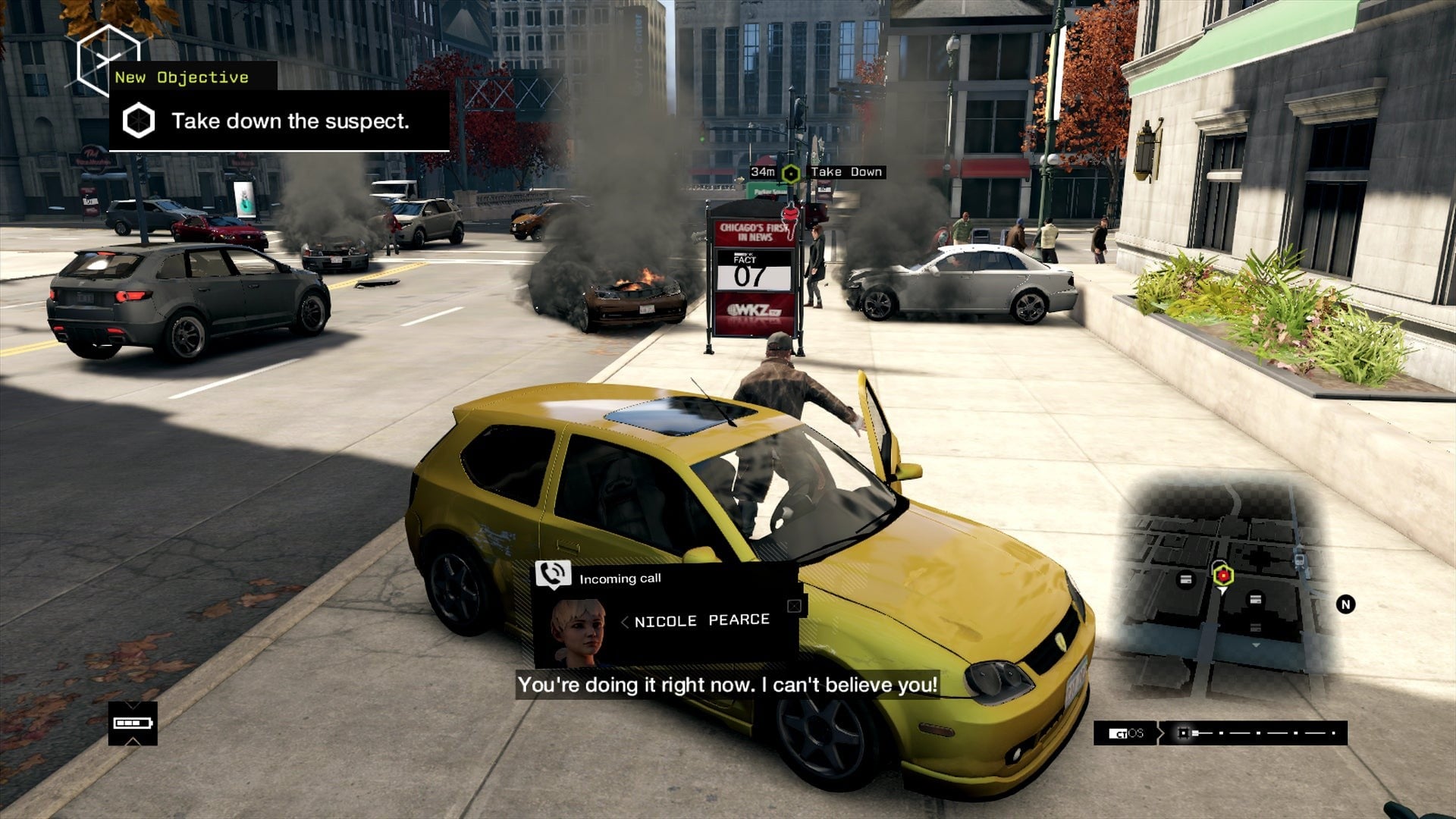
Task: Click the phone battery icon
Action: pyautogui.click(x=133, y=723)
